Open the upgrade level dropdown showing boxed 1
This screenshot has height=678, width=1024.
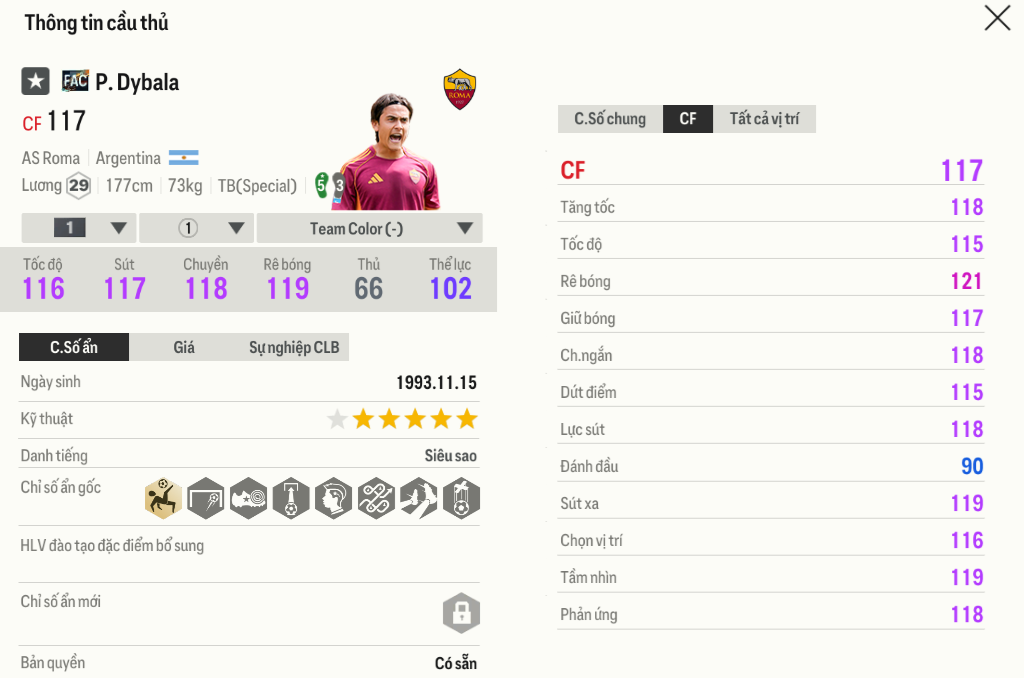tap(78, 228)
